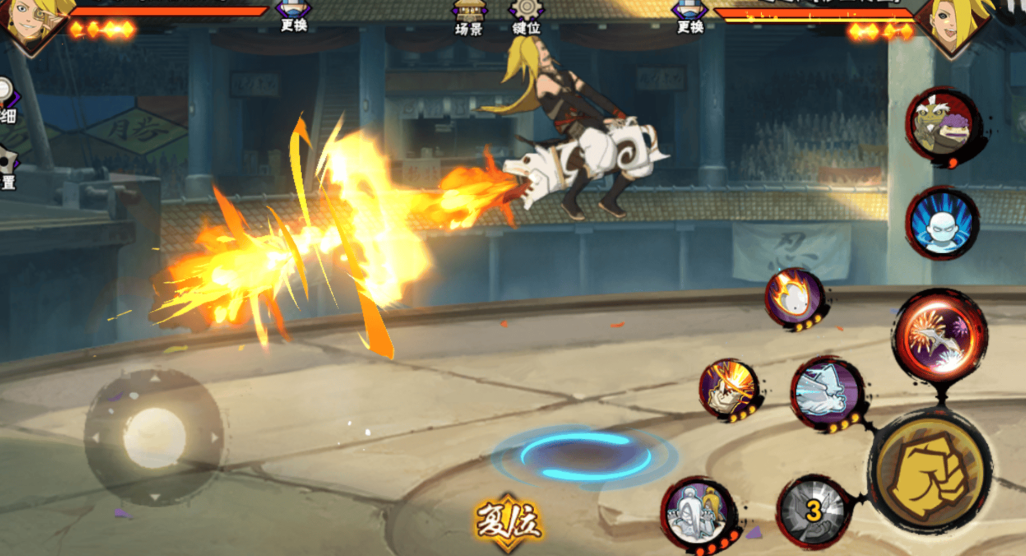Select the white clay figures skill icon

click(699, 512)
